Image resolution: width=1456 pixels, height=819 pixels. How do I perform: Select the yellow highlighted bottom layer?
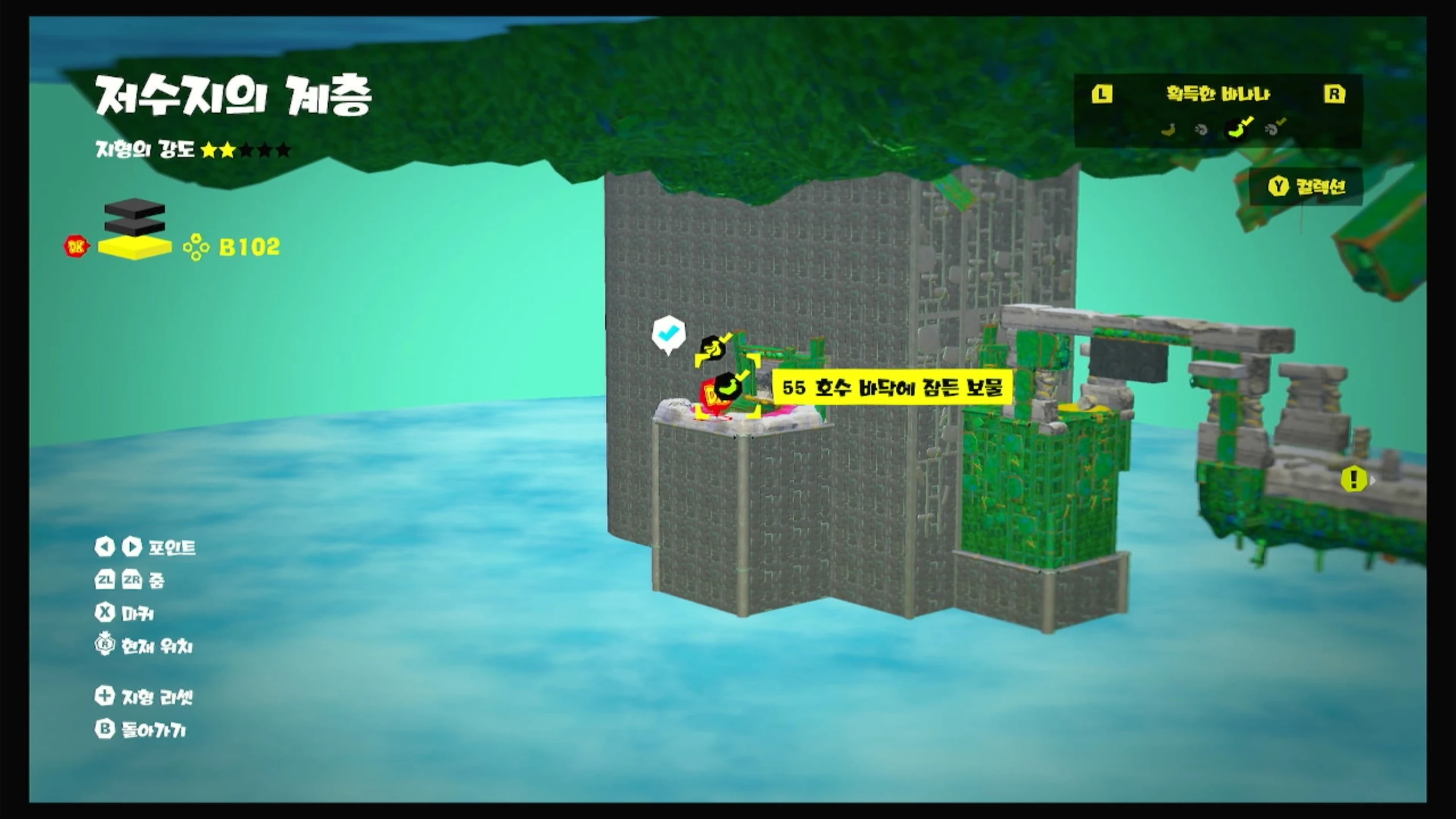pos(135,247)
